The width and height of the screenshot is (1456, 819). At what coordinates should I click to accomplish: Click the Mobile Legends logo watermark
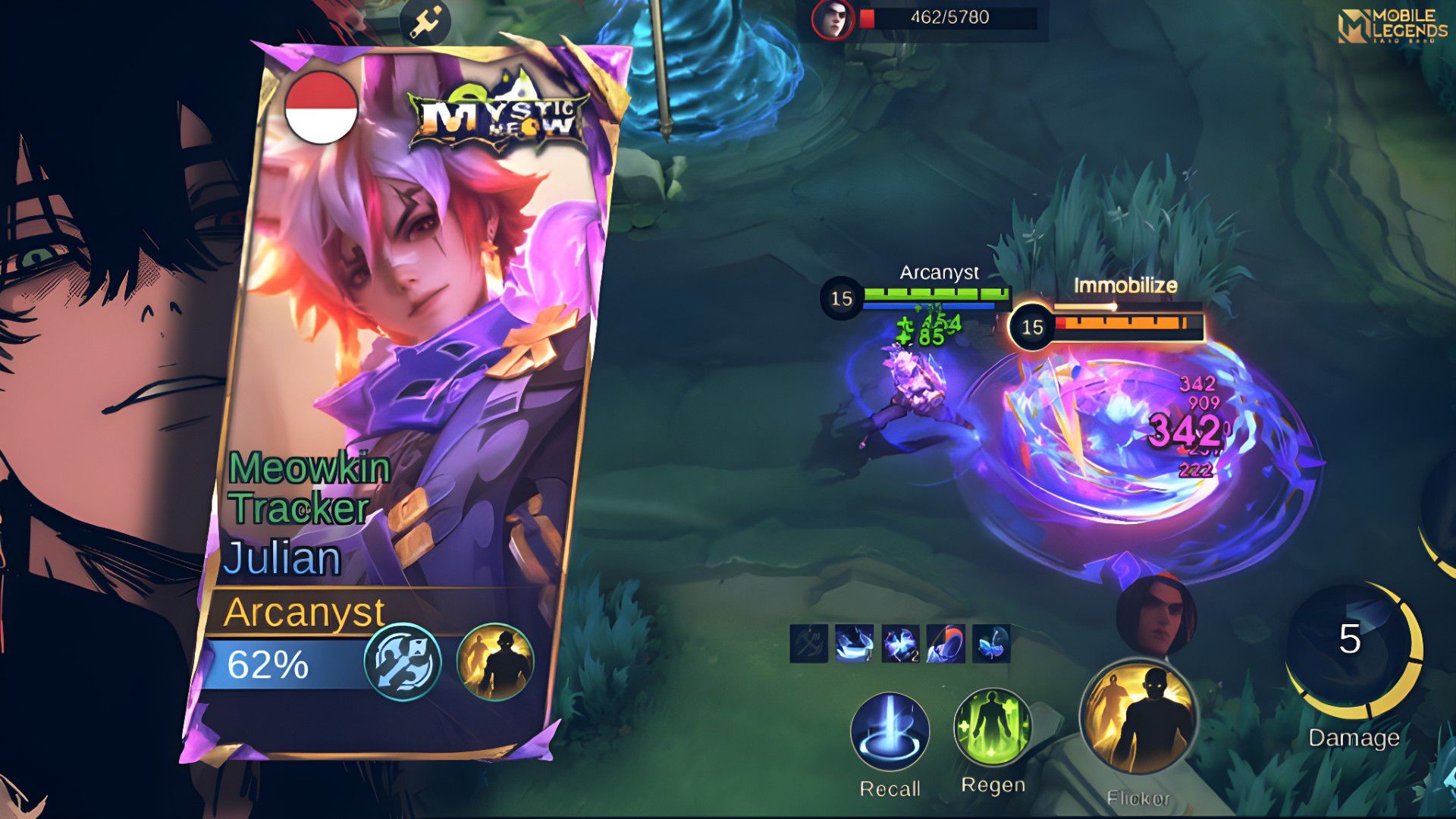tap(1392, 26)
